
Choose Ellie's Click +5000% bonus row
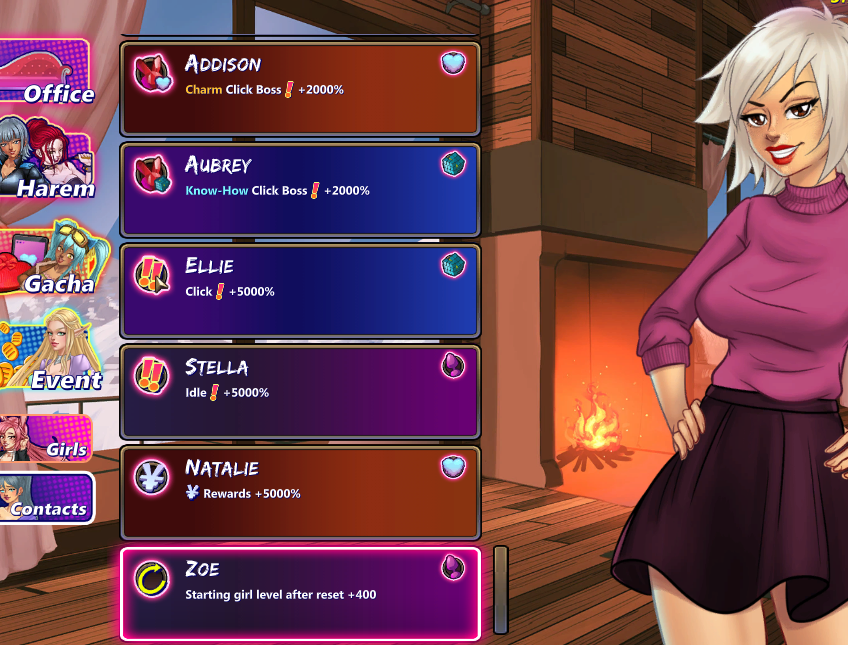pyautogui.click(x=300, y=290)
